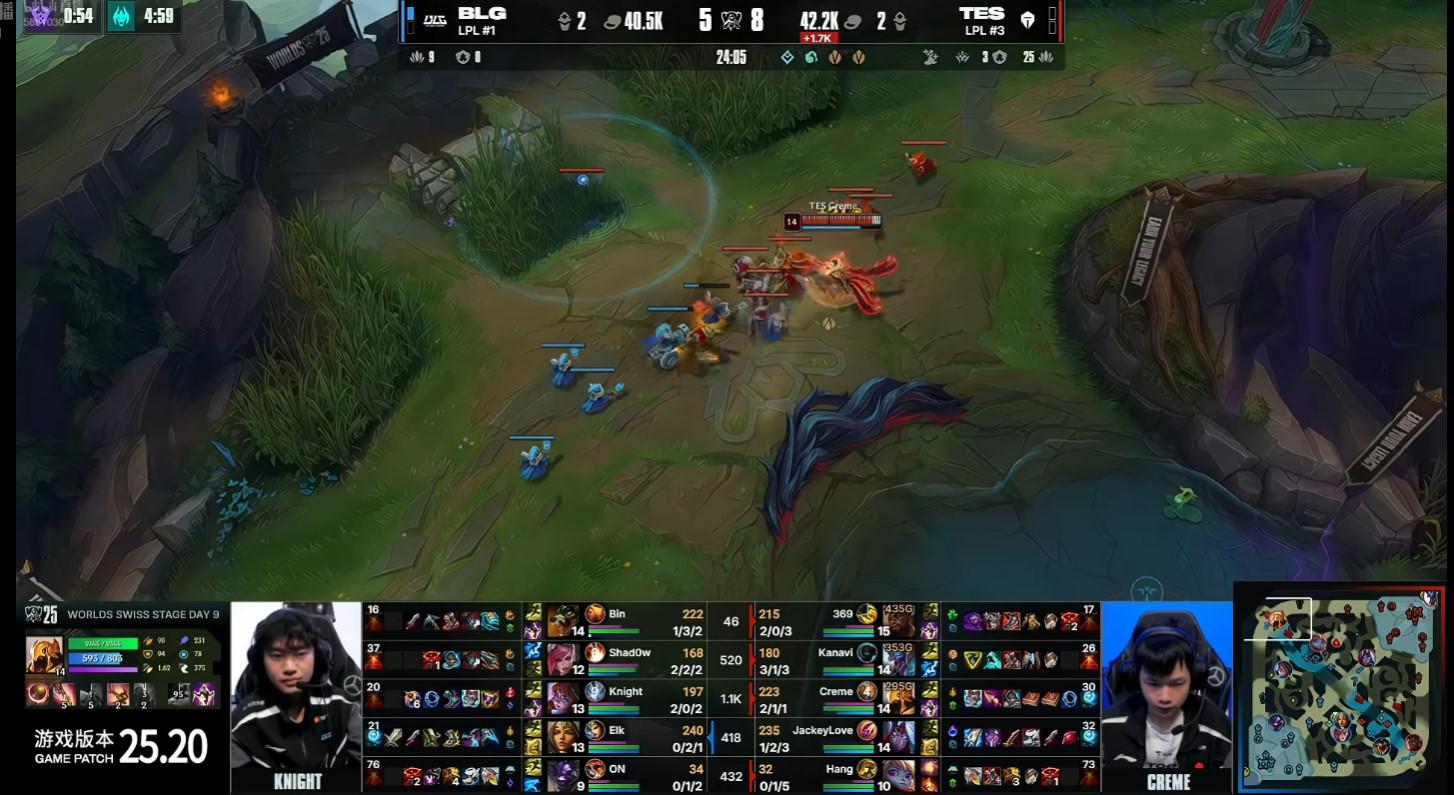Select the teal dragon timer icon
Viewport: 1454px width, 795px height.
coord(122,17)
